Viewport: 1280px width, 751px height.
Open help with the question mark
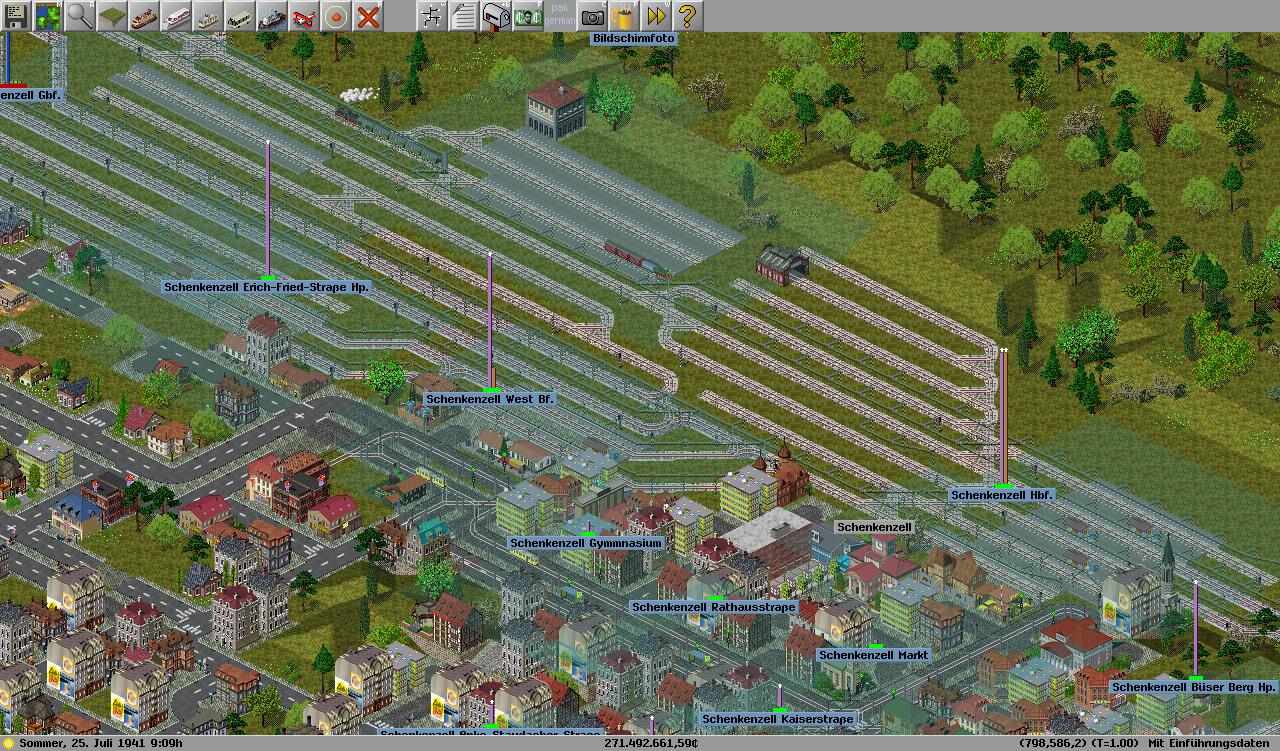[x=688, y=16]
